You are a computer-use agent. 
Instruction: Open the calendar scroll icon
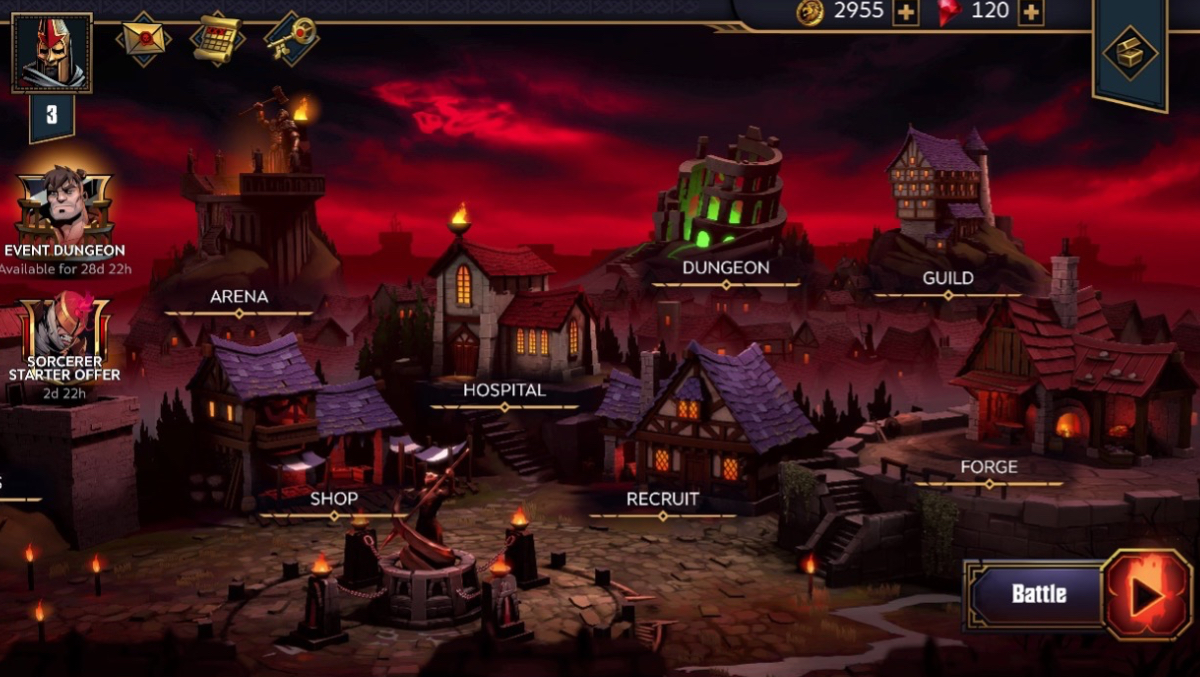217,39
